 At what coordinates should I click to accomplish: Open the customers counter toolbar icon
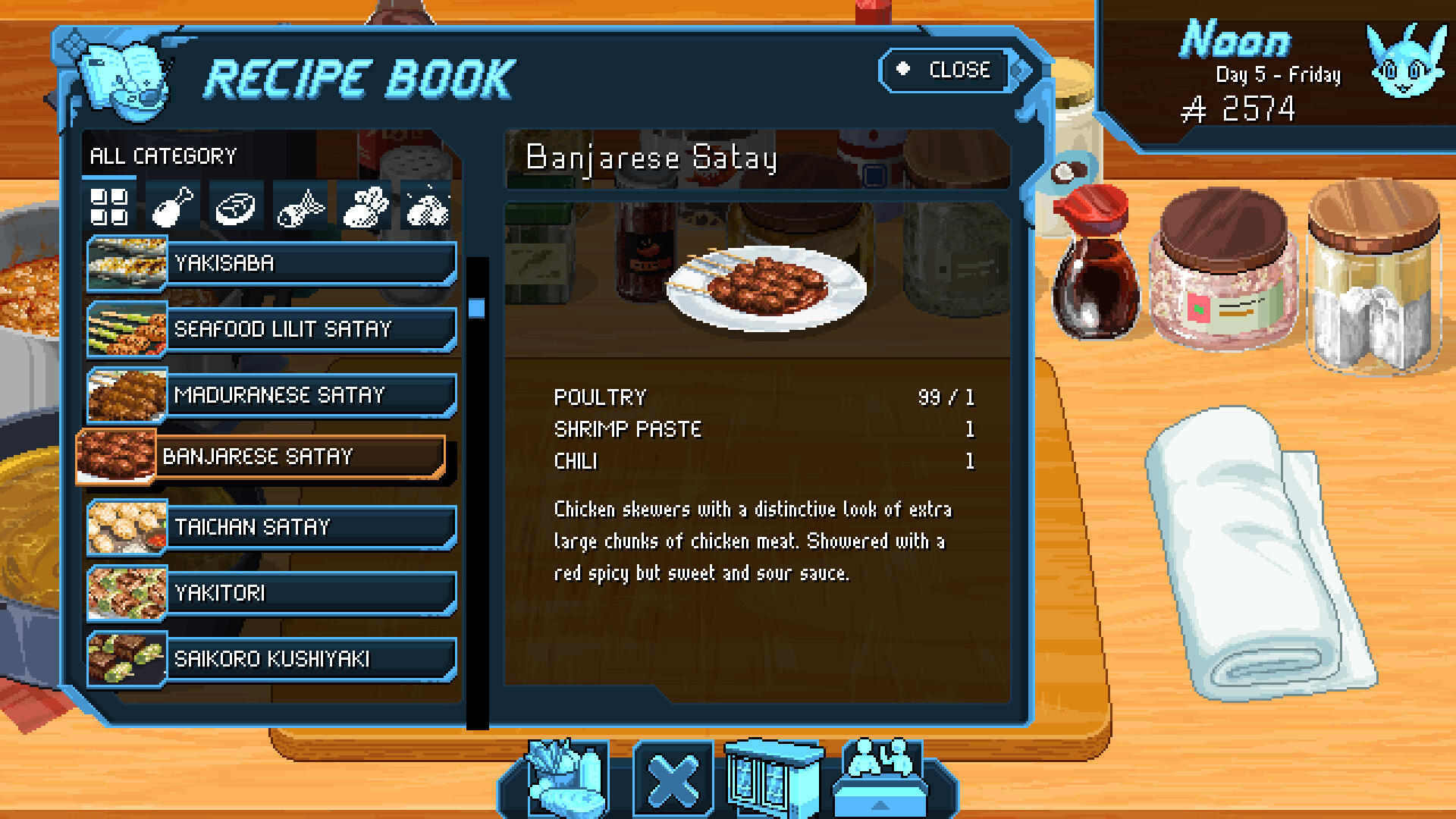[881, 775]
